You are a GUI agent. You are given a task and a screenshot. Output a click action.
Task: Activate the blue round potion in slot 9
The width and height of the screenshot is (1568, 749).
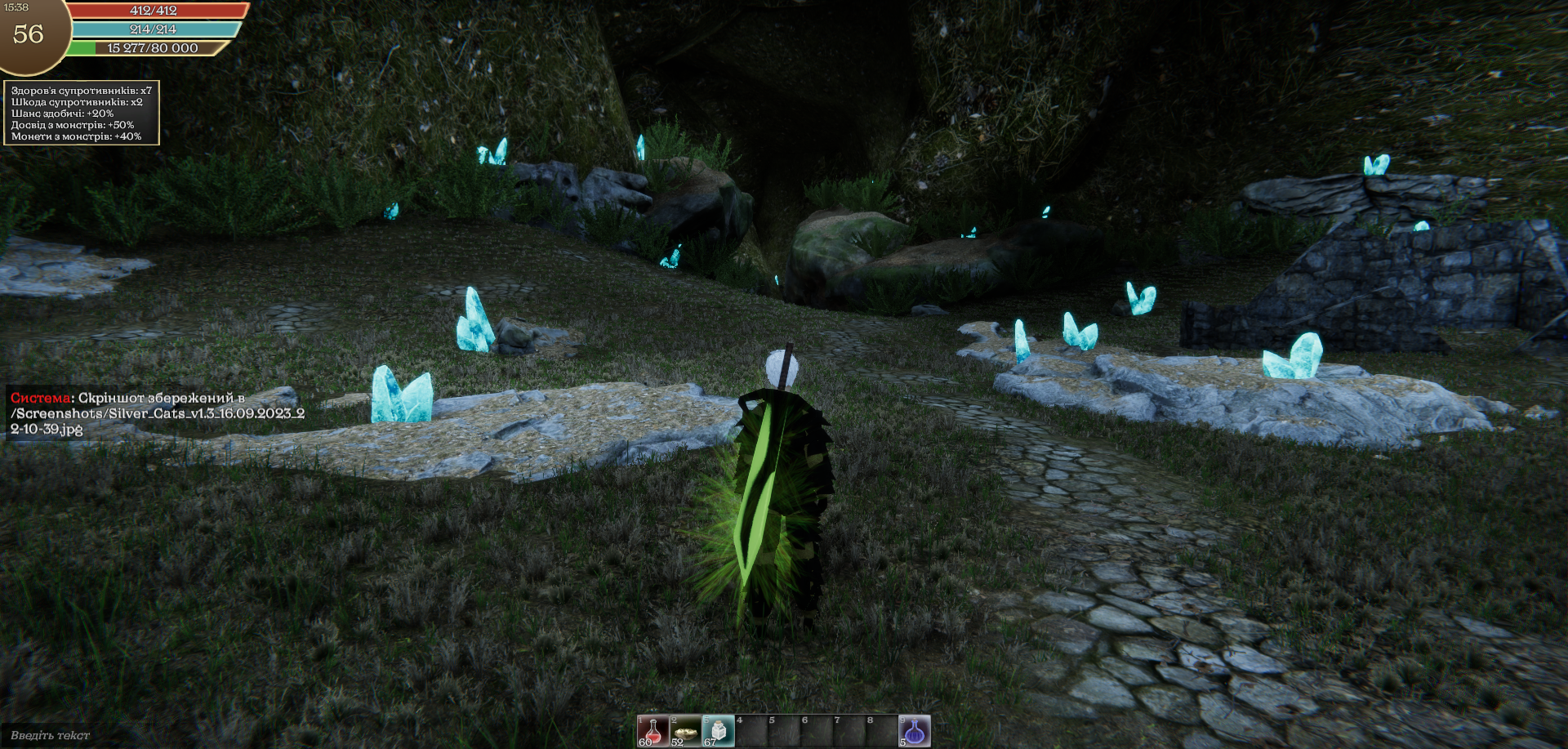point(915,731)
